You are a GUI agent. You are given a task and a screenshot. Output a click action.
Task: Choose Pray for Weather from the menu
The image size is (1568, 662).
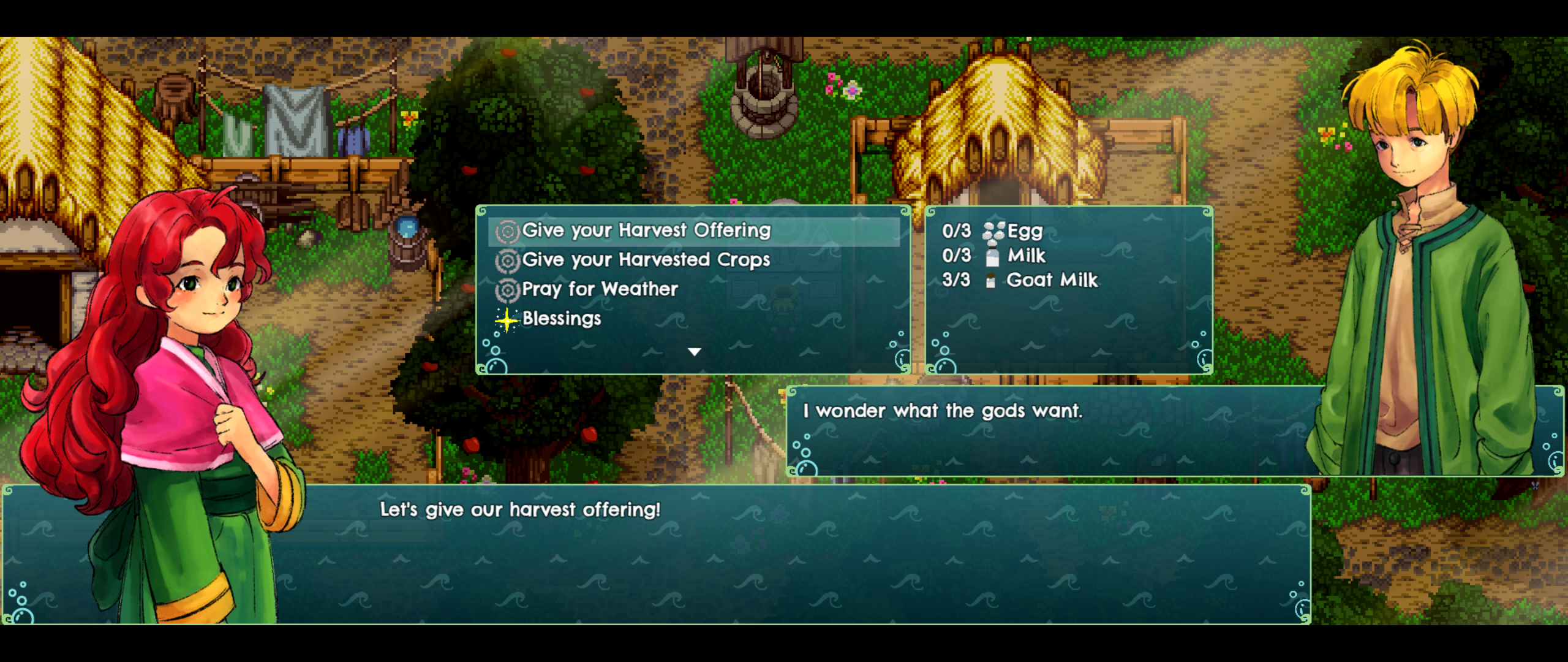tap(599, 289)
